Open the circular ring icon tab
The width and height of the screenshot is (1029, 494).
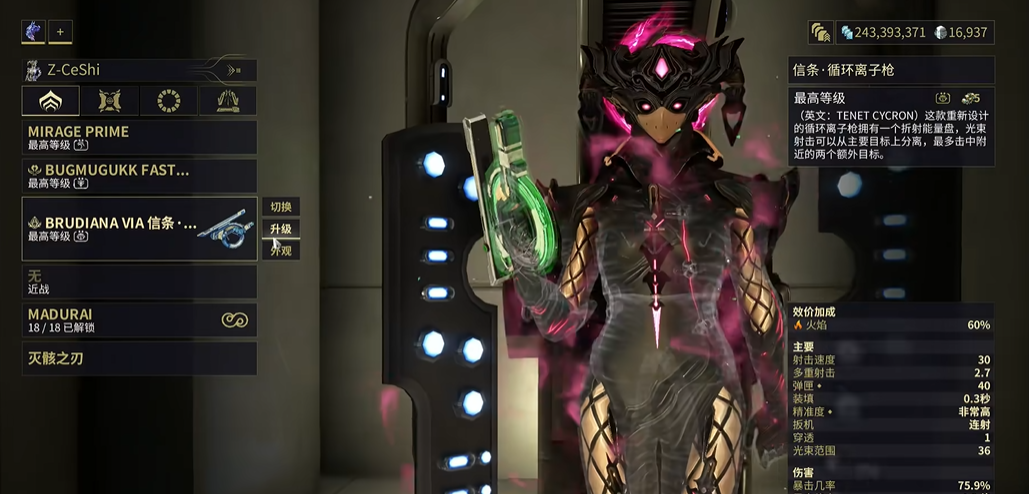point(167,101)
